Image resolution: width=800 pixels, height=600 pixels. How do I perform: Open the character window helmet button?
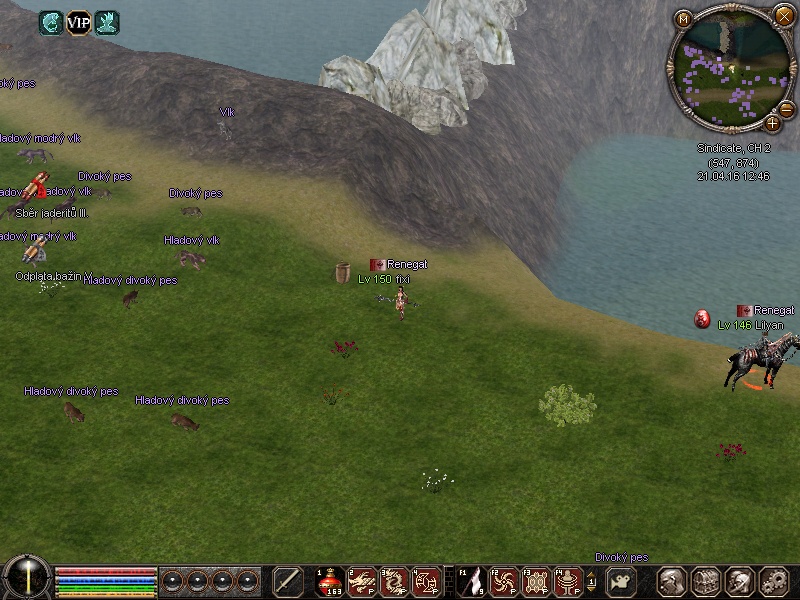(x=671, y=581)
